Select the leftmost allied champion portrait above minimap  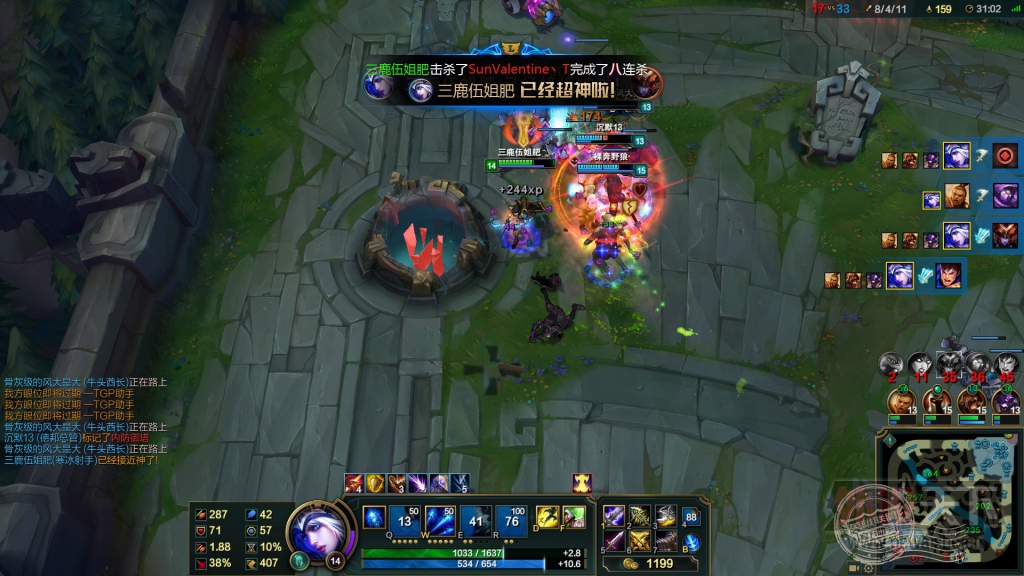point(904,402)
